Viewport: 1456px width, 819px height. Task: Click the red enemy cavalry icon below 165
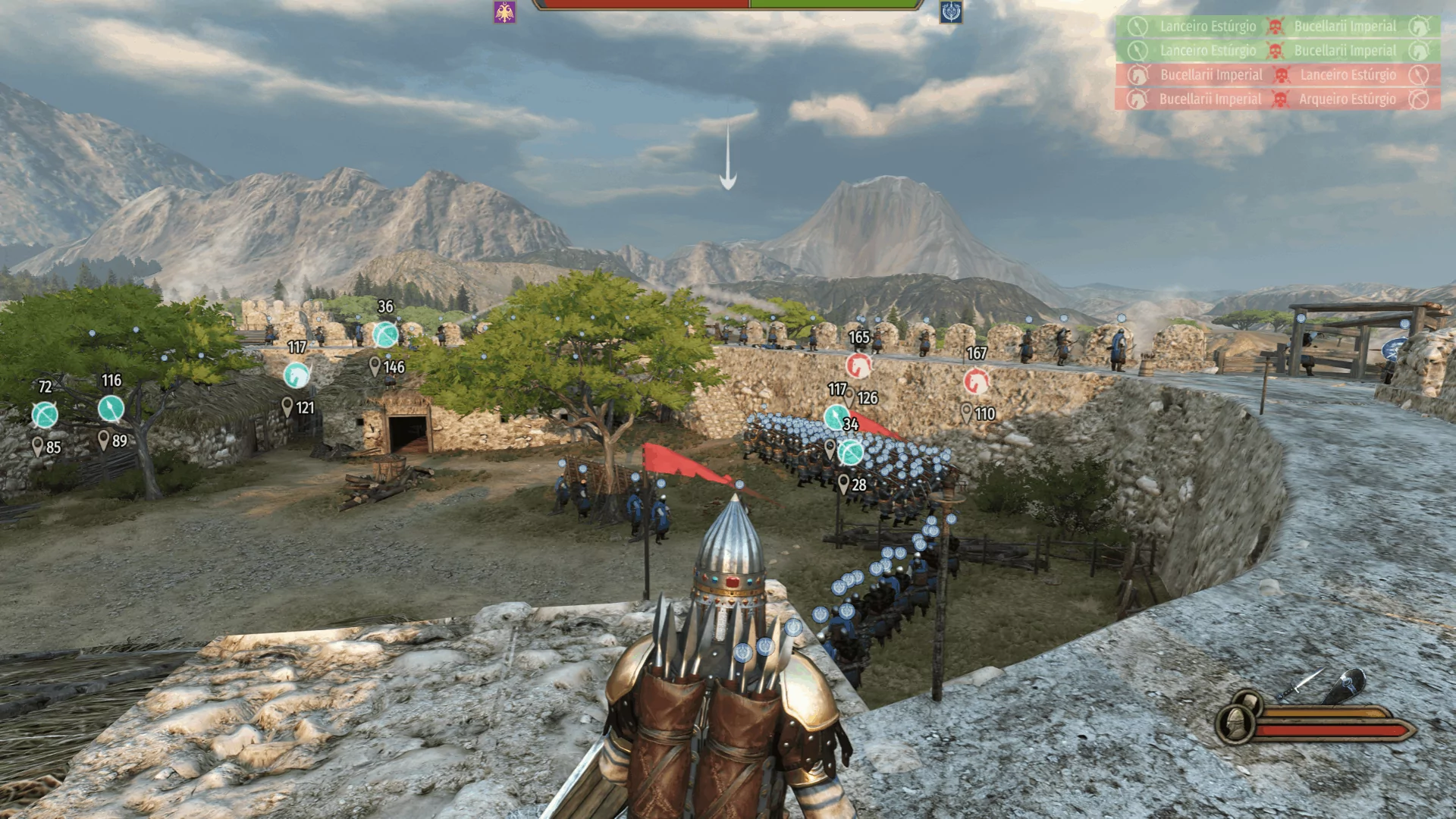point(858,366)
